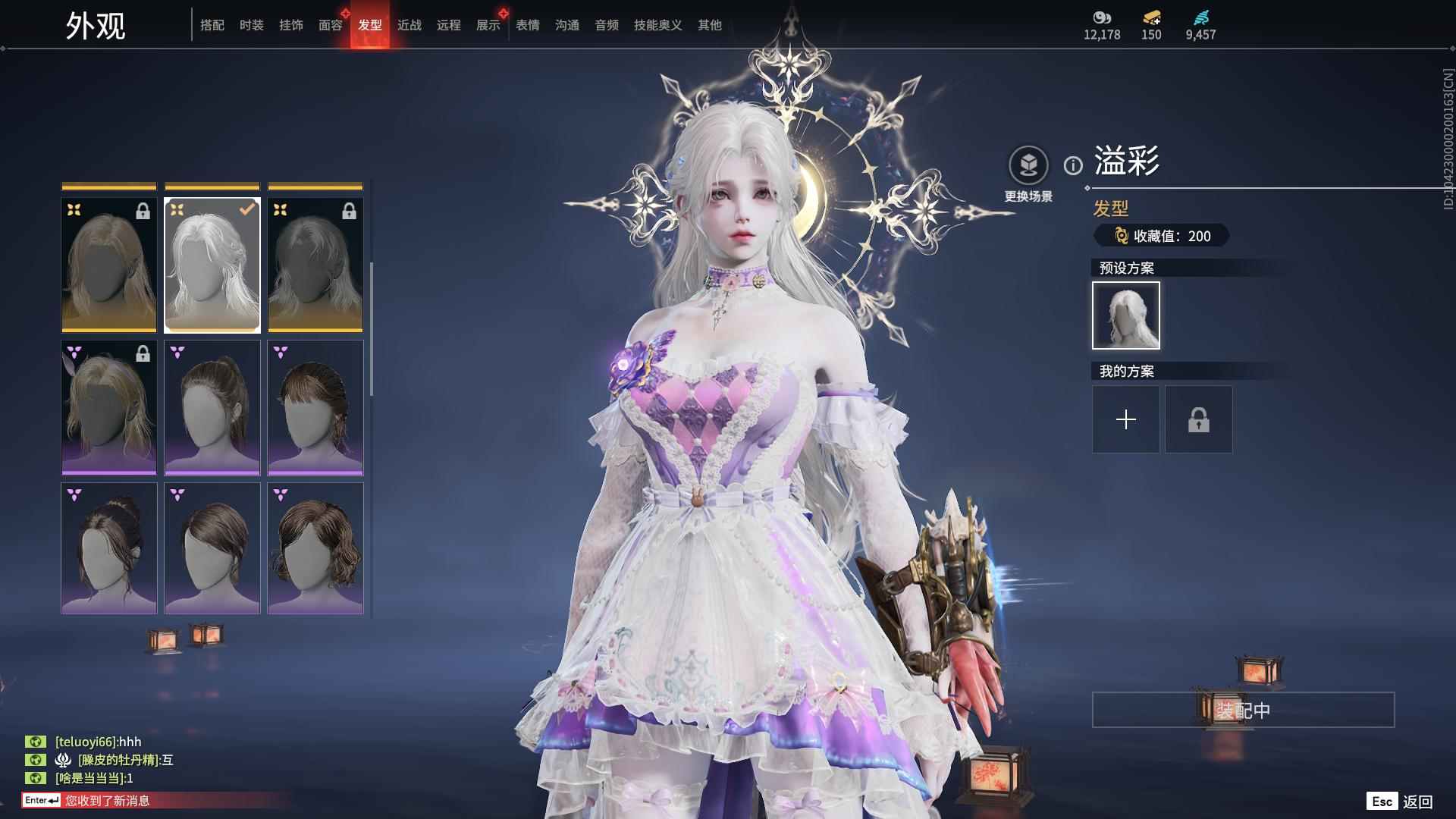Open the 时装 tab
1456x819 pixels.
click(252, 25)
